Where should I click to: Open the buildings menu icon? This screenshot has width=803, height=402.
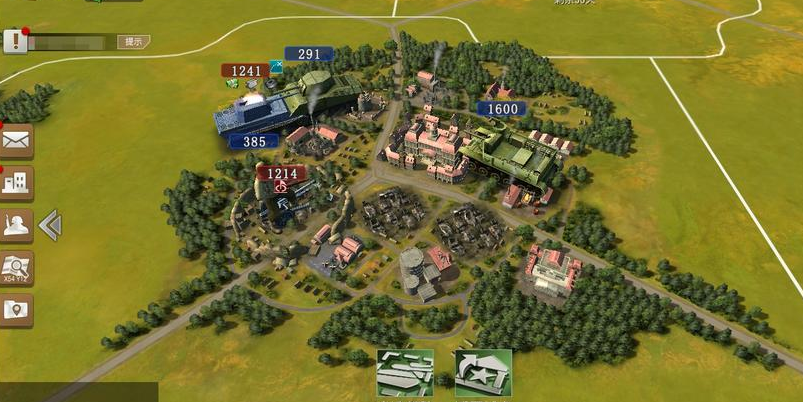pyautogui.click(x=17, y=183)
